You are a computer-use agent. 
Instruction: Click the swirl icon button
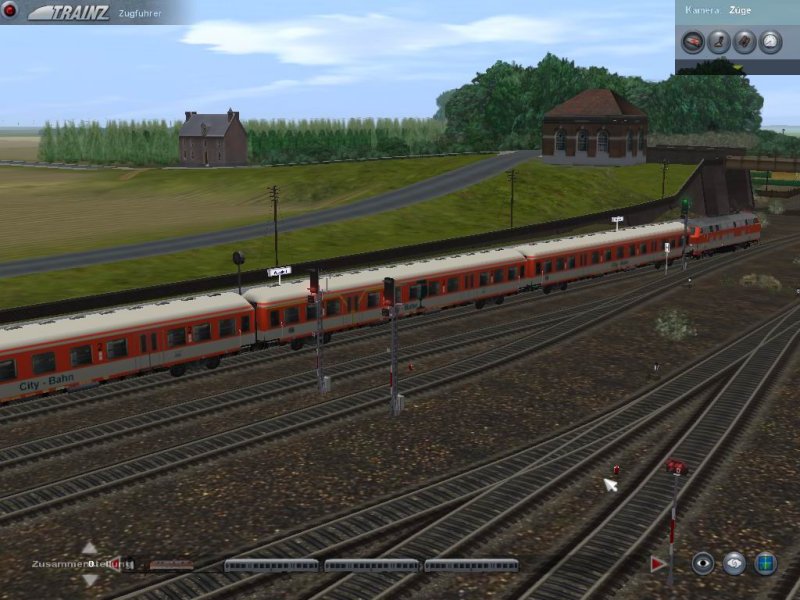[735, 564]
